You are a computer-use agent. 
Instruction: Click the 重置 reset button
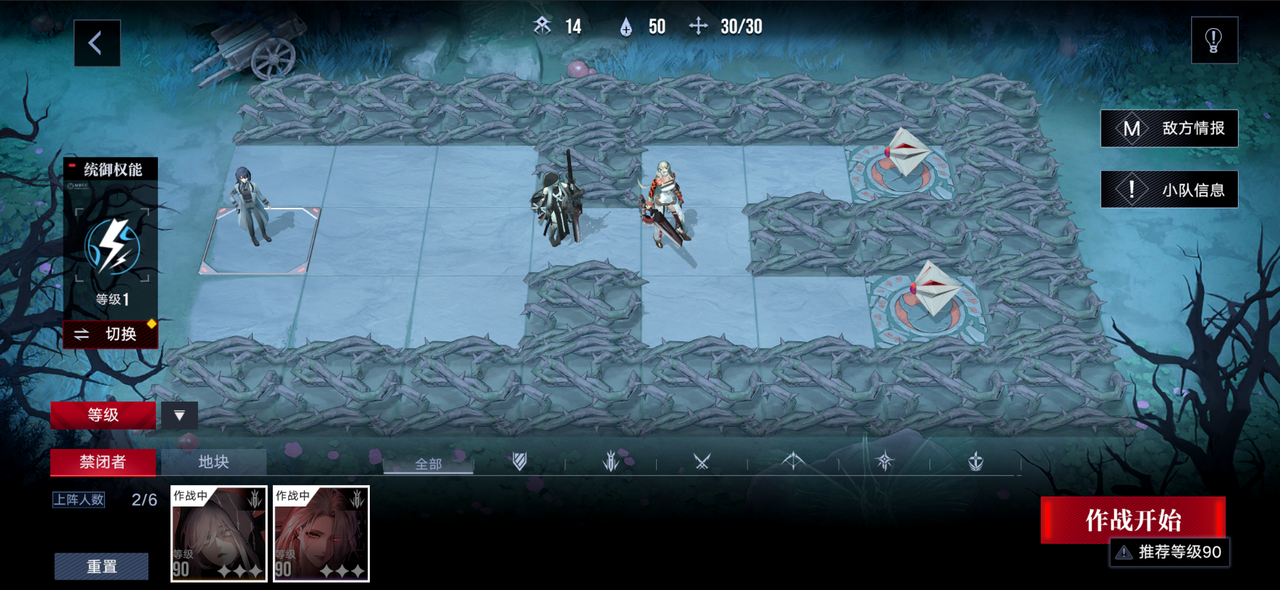[x=101, y=567]
